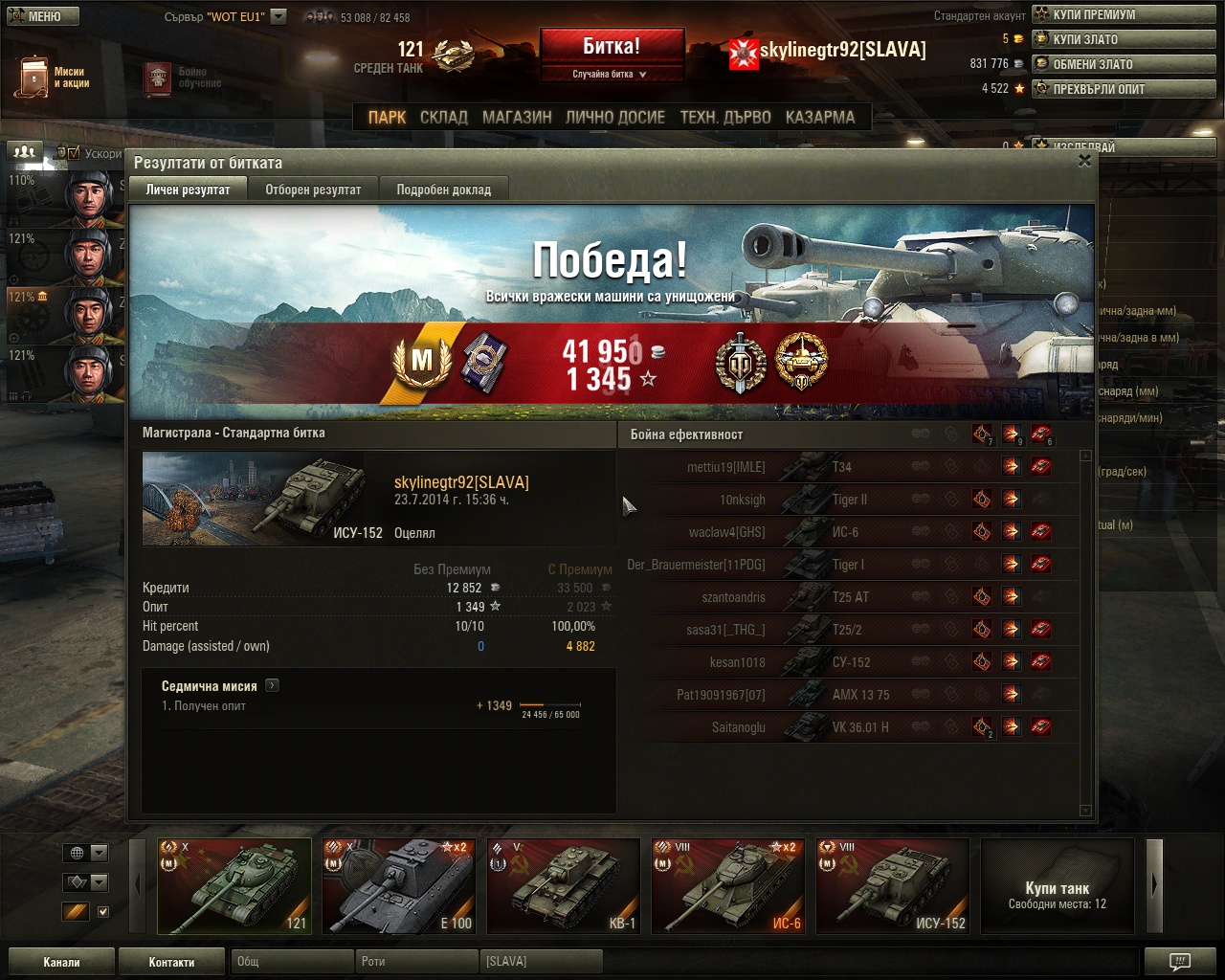
Task: Select the ИСУ-152 tank in carousel
Action: click(893, 885)
